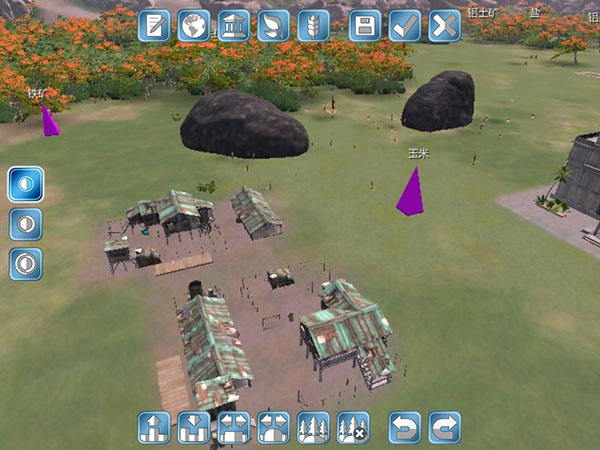The height and width of the screenshot is (450, 600).
Task: Undo the last edit
Action: [x=405, y=427]
